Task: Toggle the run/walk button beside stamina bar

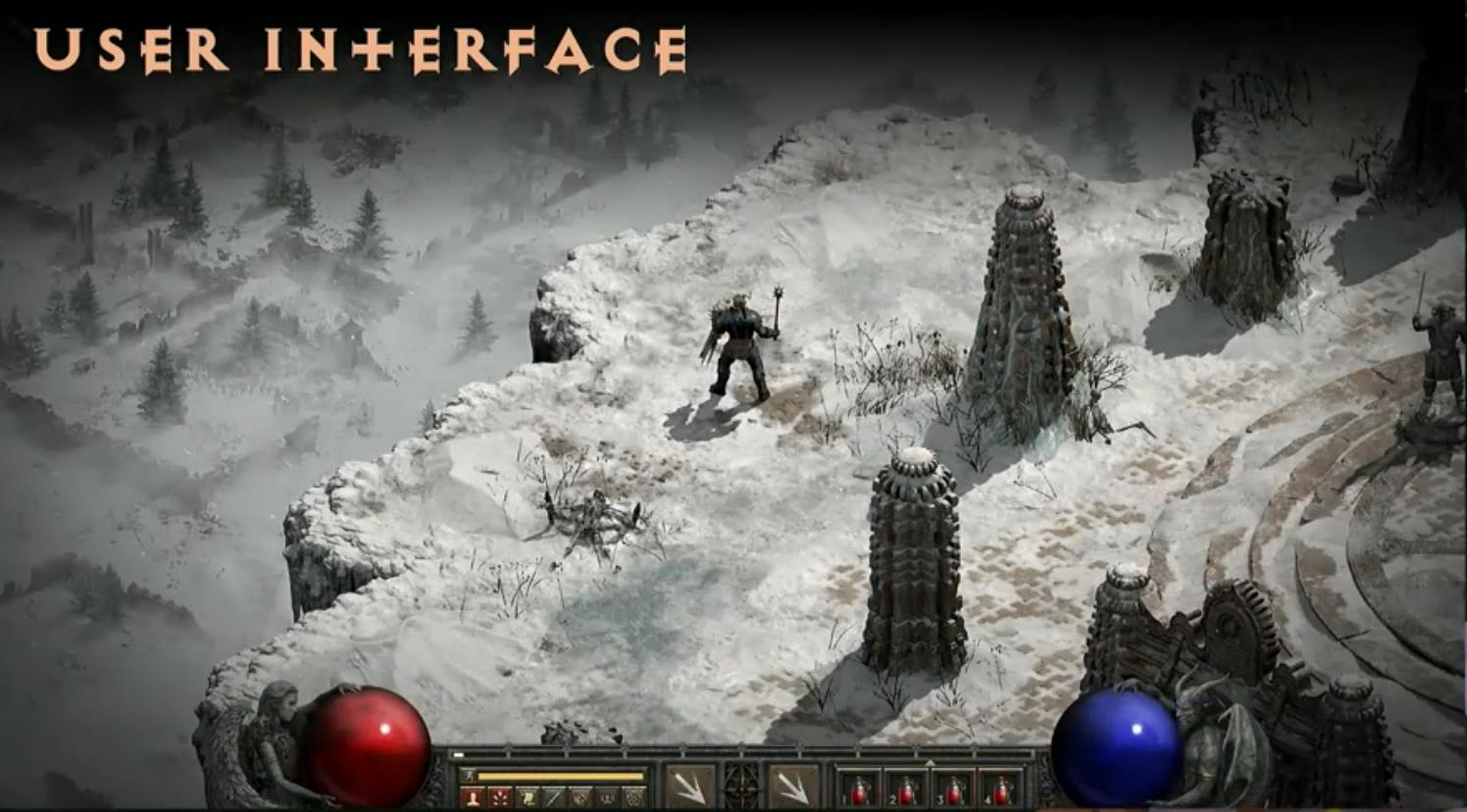Action: (468, 777)
